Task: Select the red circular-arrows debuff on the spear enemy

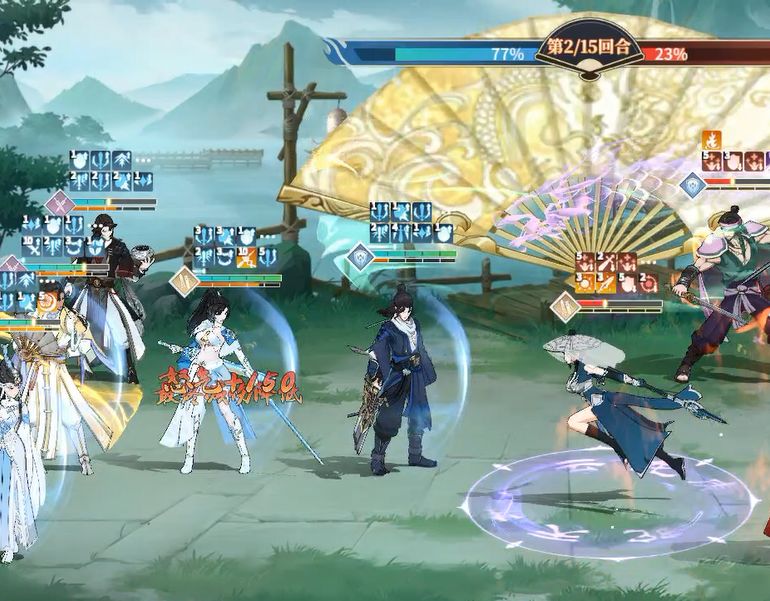Action: tap(648, 282)
